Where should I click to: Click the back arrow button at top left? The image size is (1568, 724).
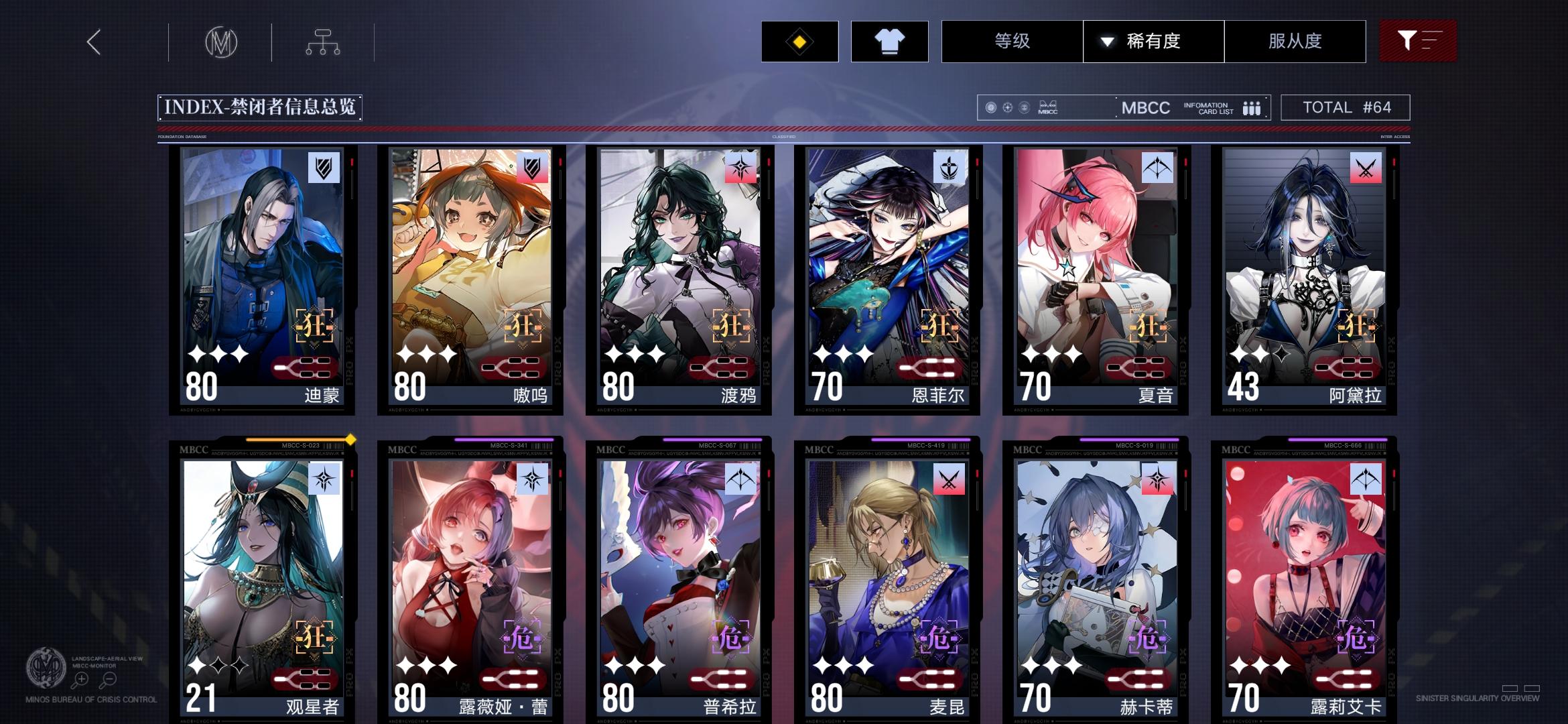94,42
